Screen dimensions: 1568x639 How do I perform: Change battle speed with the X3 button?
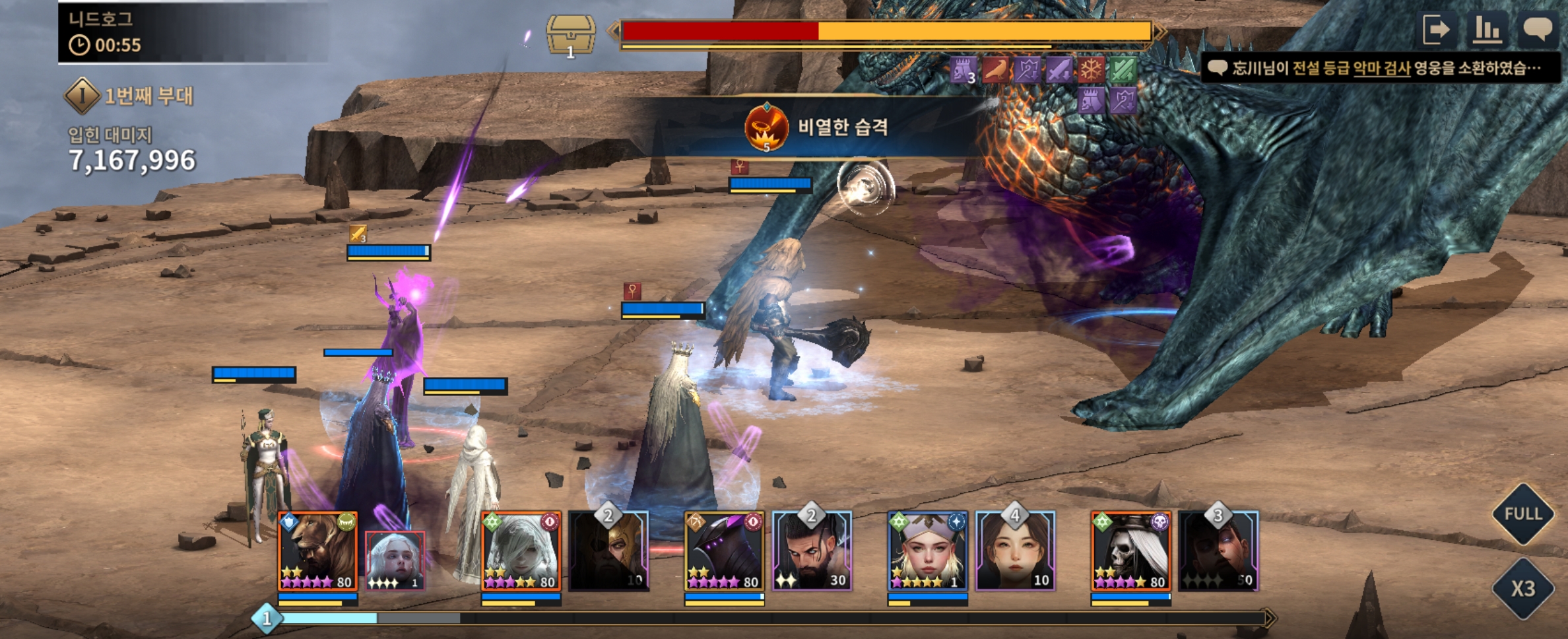pos(1522,588)
